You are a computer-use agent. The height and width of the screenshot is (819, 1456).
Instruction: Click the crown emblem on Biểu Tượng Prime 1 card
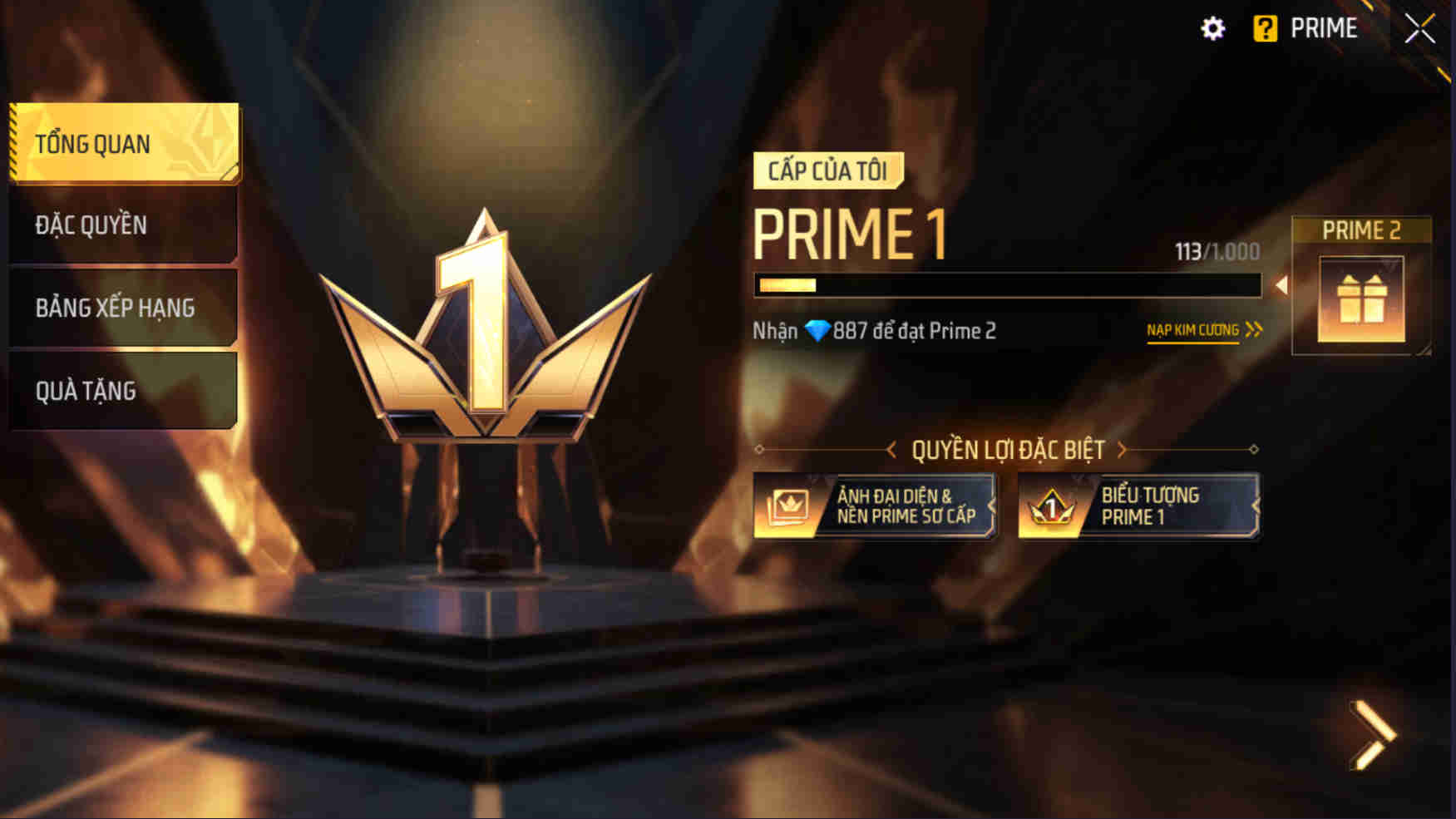click(1050, 506)
